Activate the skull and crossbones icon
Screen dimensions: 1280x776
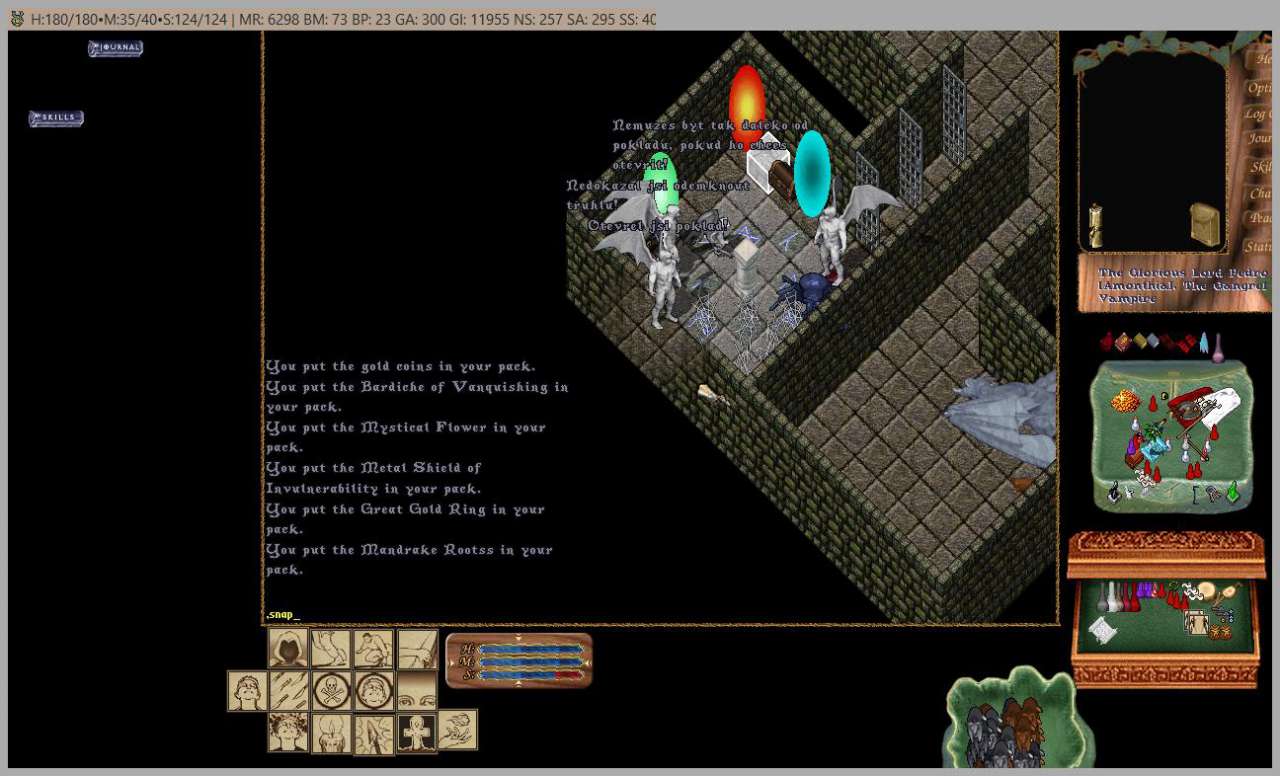(x=331, y=690)
